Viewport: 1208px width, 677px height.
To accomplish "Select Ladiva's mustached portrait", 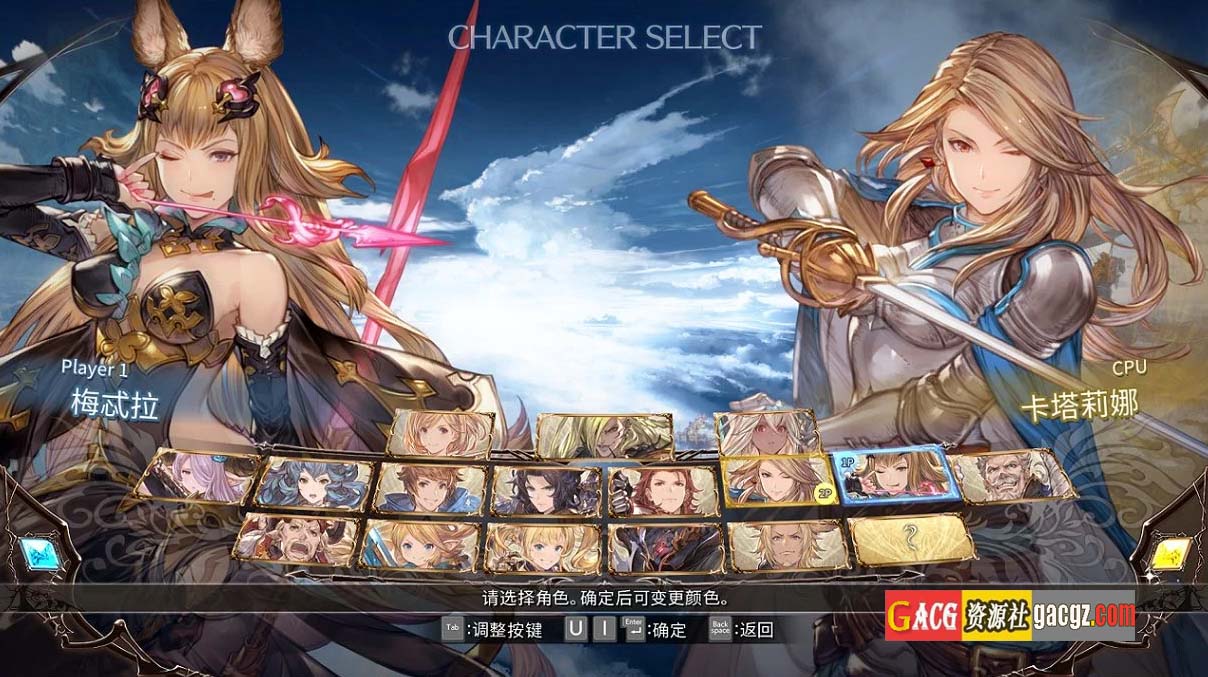I will (x=295, y=540).
